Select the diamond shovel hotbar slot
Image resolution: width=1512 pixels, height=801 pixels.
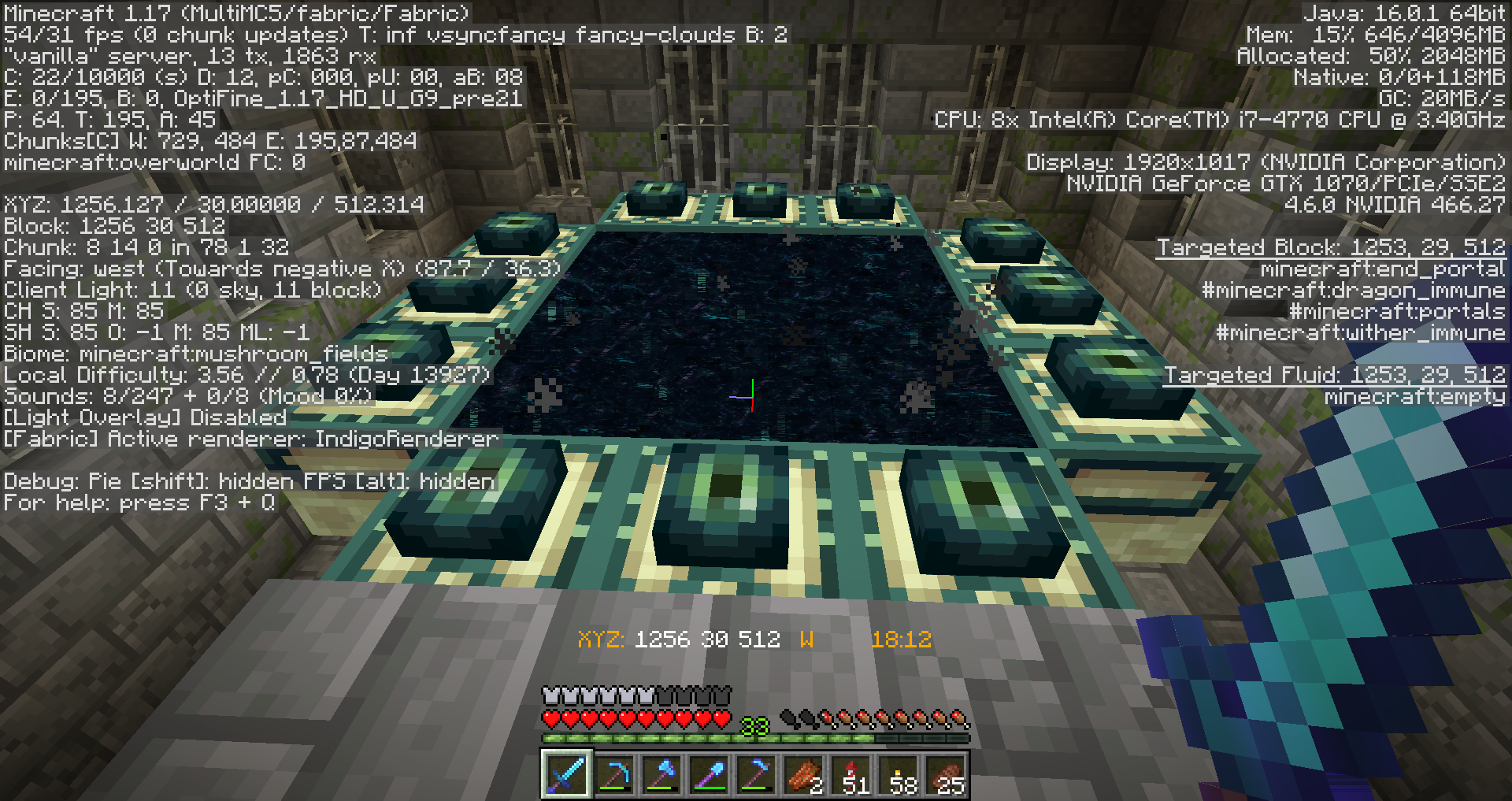point(708,774)
